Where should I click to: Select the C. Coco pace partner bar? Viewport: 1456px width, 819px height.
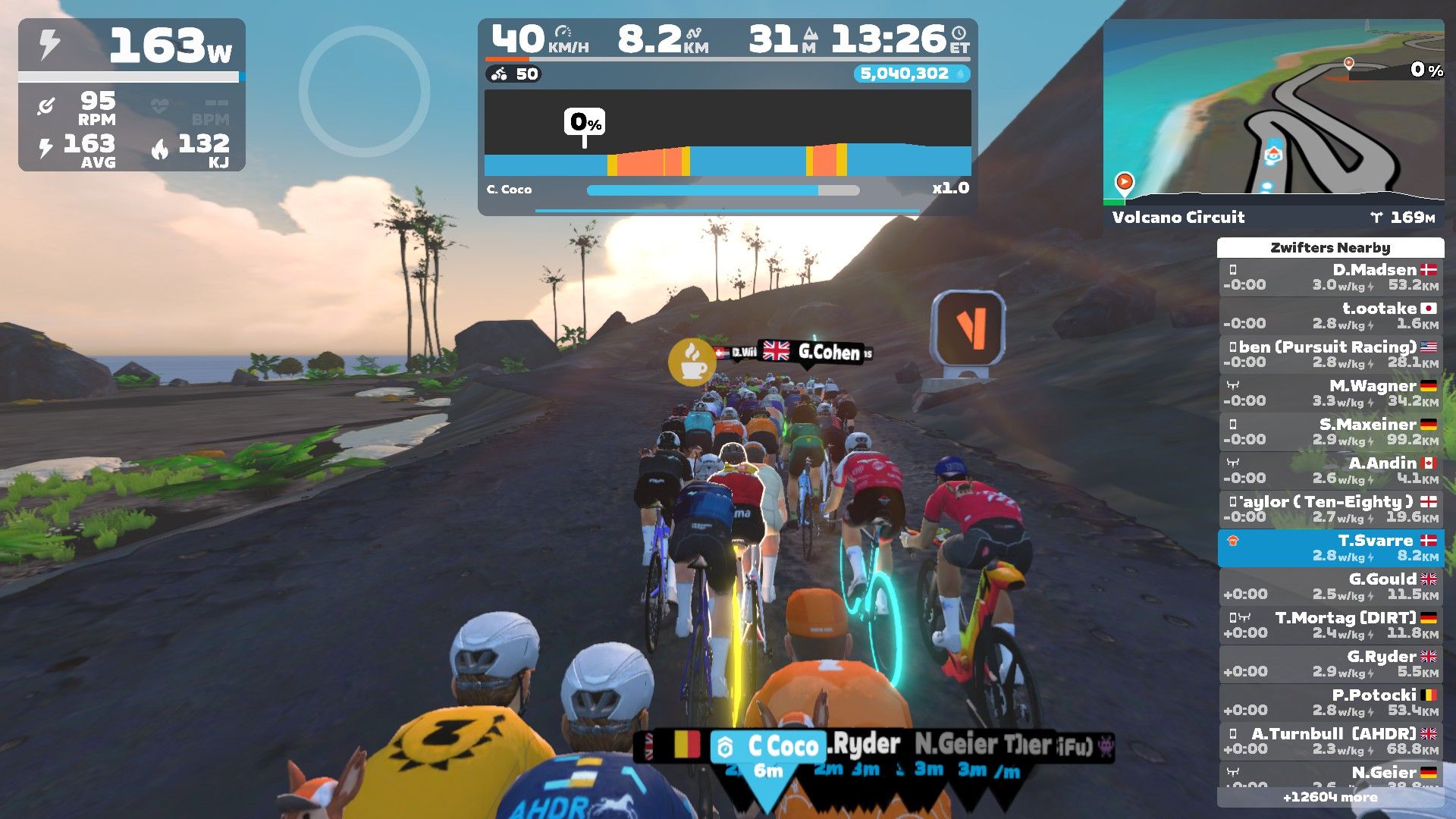point(722,190)
